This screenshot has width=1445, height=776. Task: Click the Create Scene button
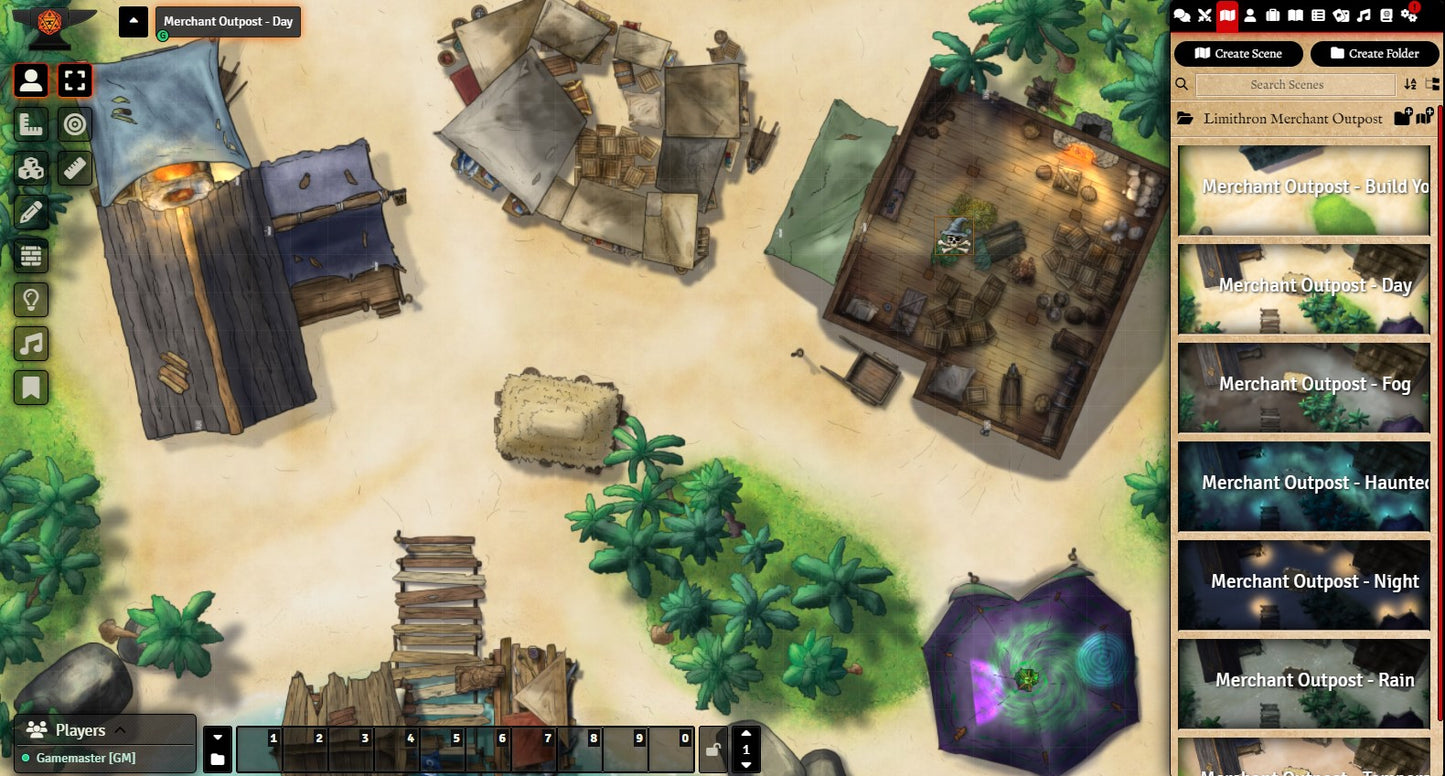1238,54
